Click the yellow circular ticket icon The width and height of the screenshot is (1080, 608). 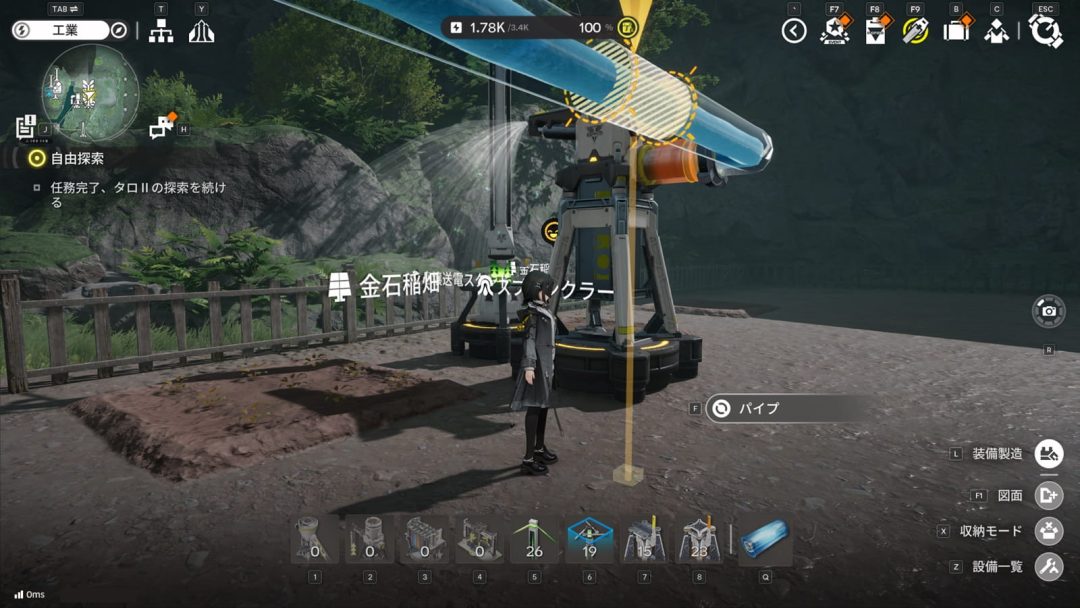[915, 31]
